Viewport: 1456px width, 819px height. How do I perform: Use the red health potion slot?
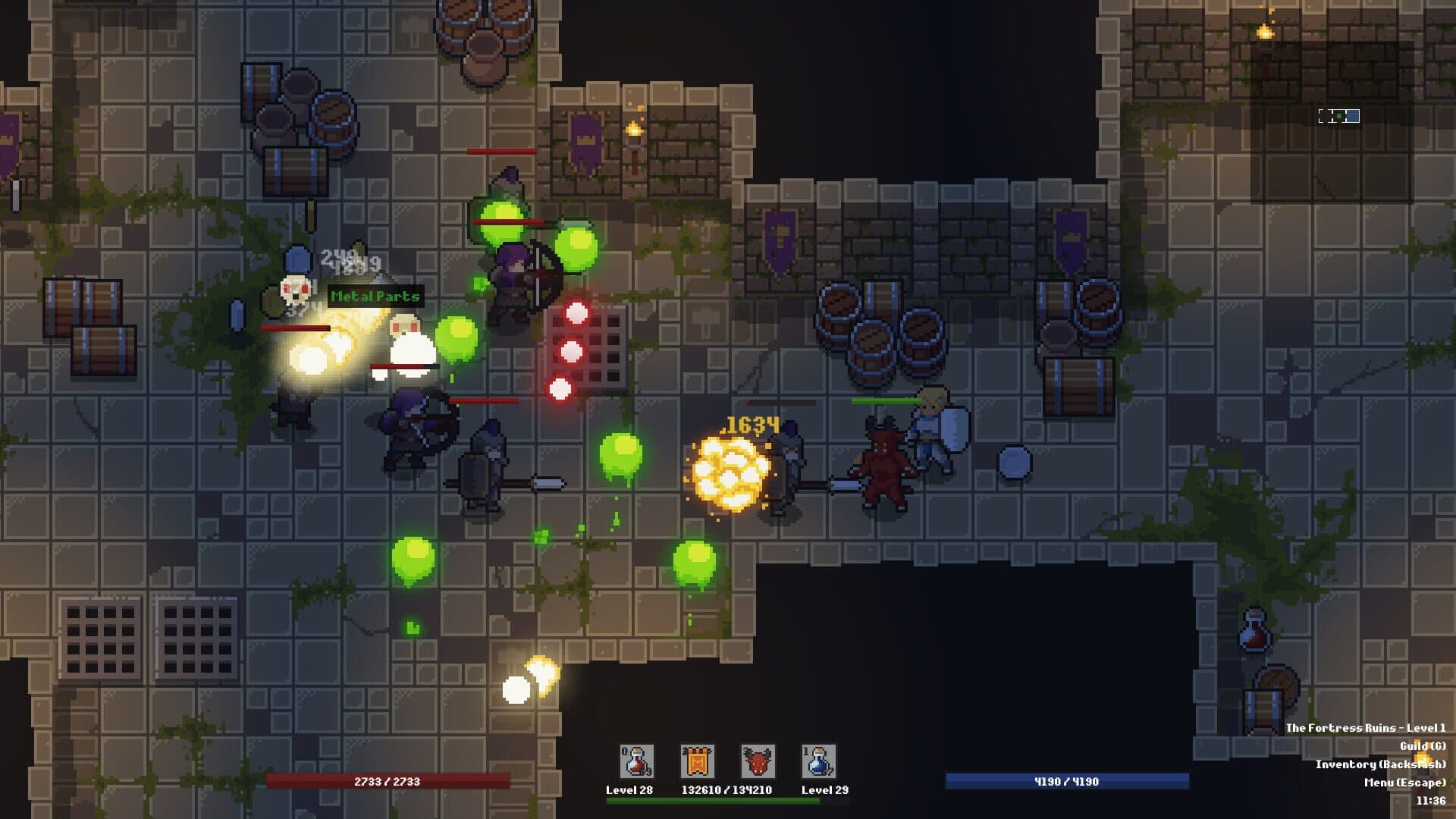[636, 761]
